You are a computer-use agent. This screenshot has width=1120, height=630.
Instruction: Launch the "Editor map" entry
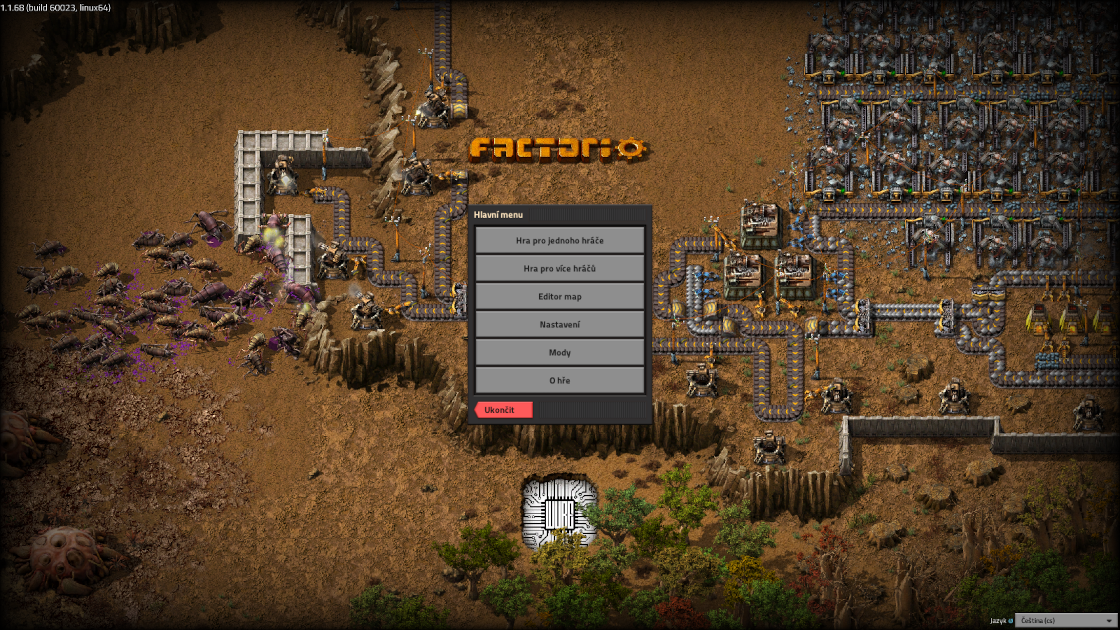tap(559, 296)
